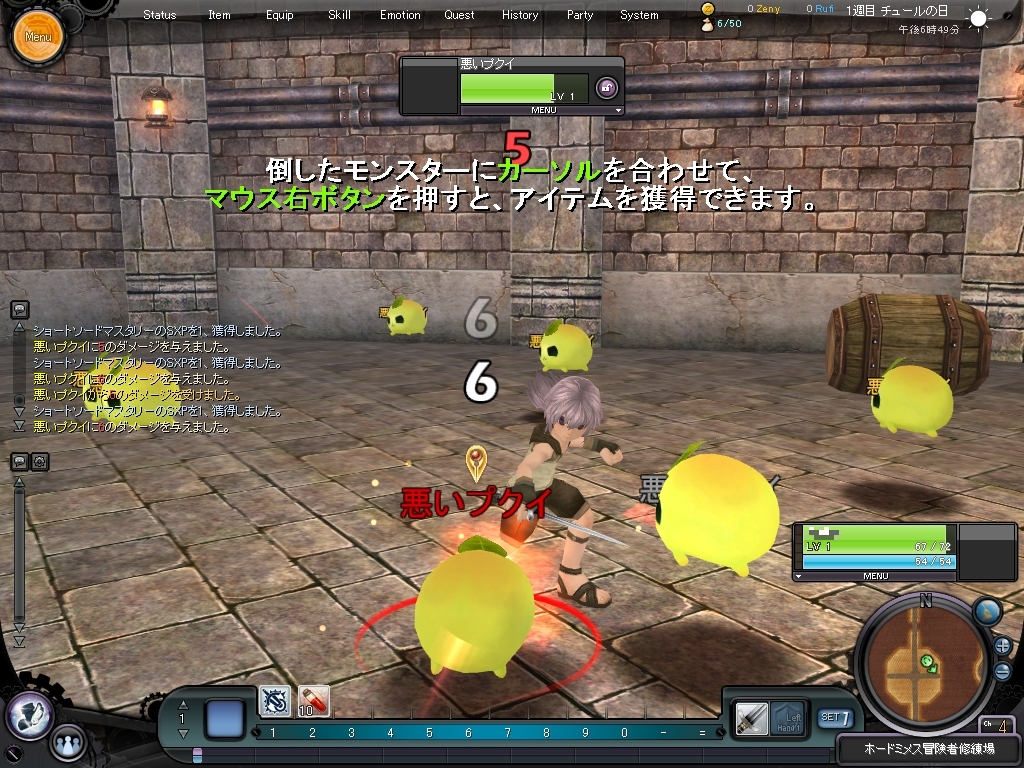The image size is (1024, 768).
Task: Switch equipment with the SET button
Action: click(x=835, y=717)
